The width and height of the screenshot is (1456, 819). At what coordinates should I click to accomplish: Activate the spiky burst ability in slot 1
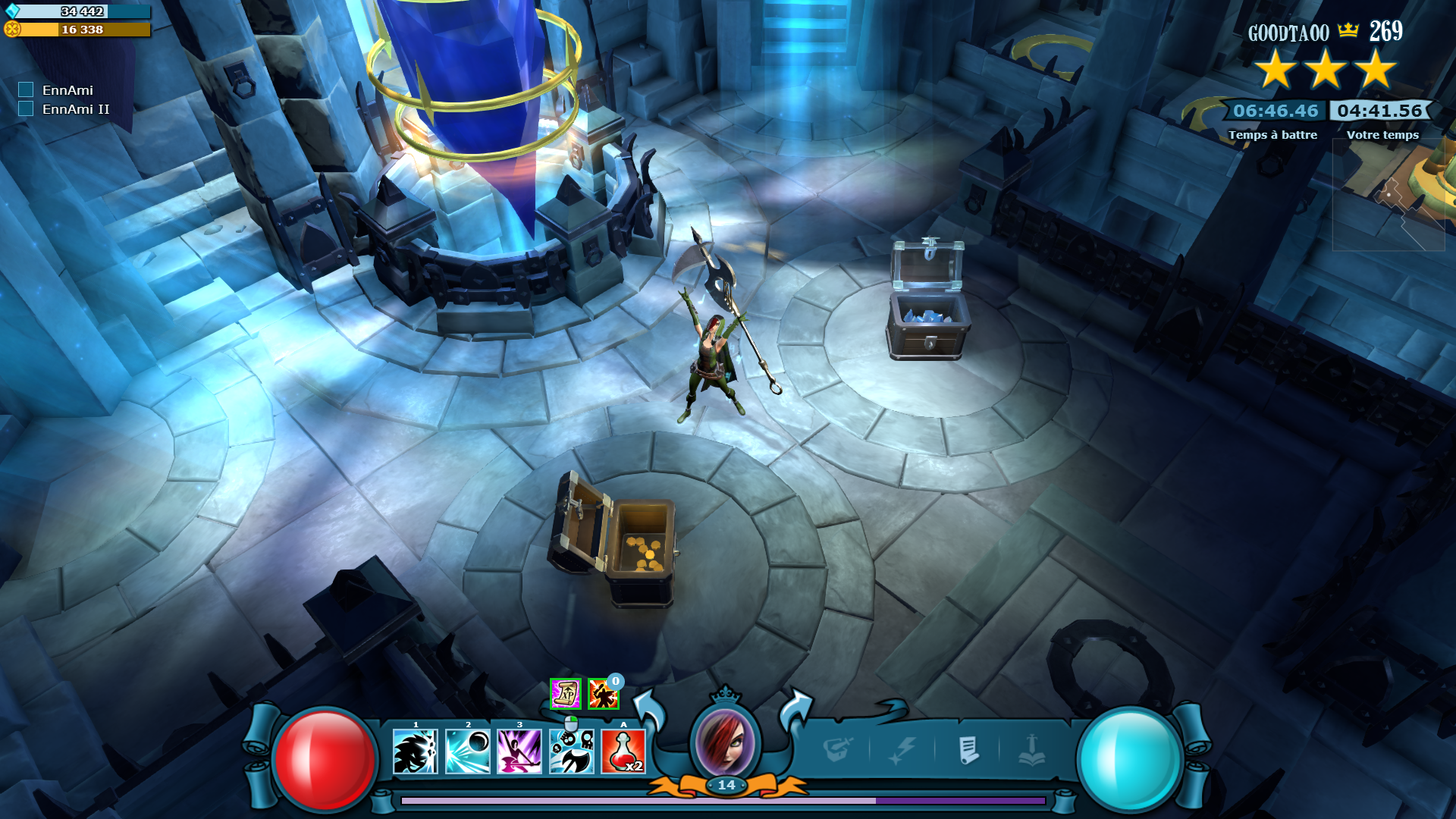415,751
